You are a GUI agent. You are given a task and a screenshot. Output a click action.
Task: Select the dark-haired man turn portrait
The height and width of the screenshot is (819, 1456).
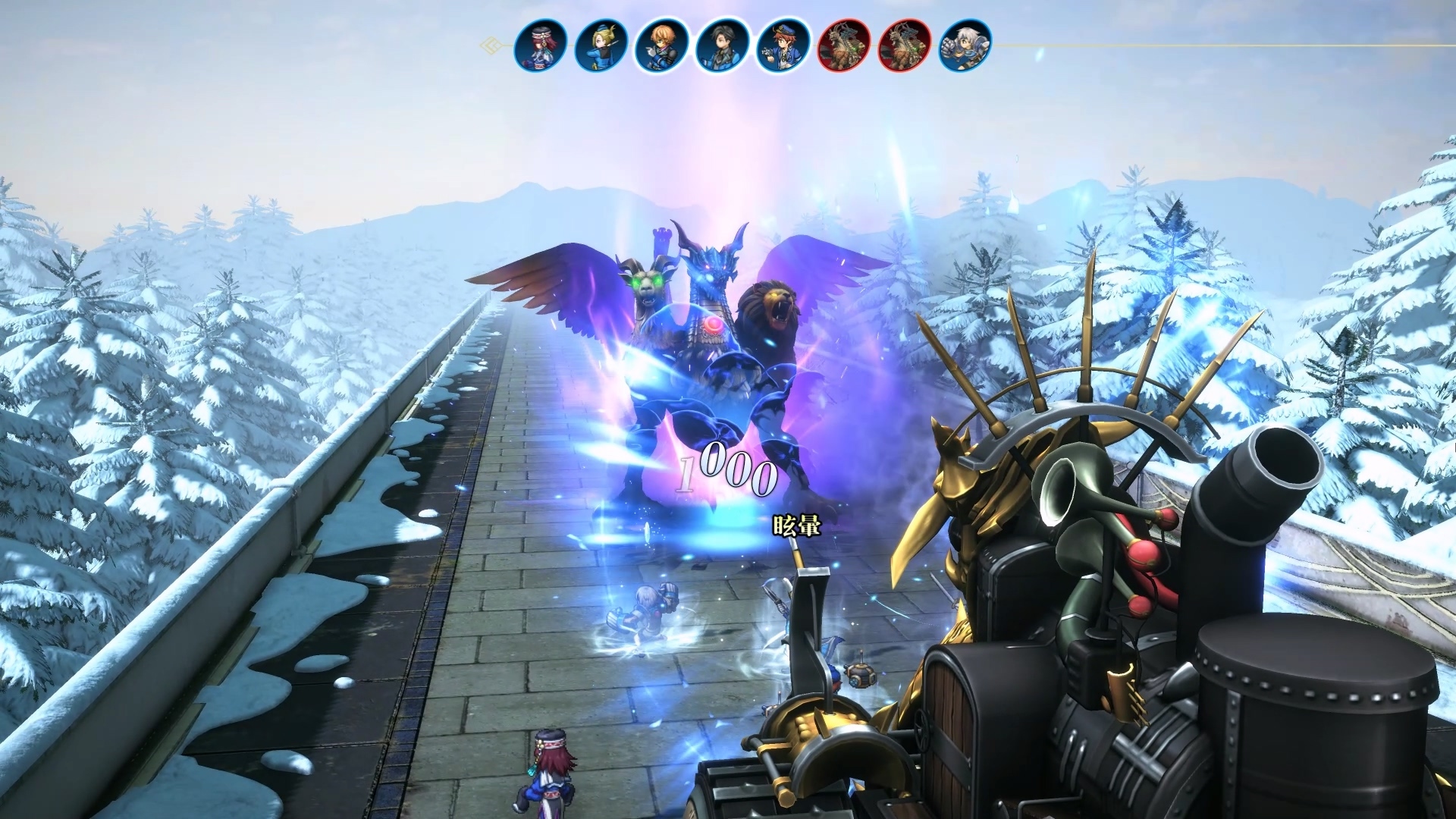(x=722, y=45)
